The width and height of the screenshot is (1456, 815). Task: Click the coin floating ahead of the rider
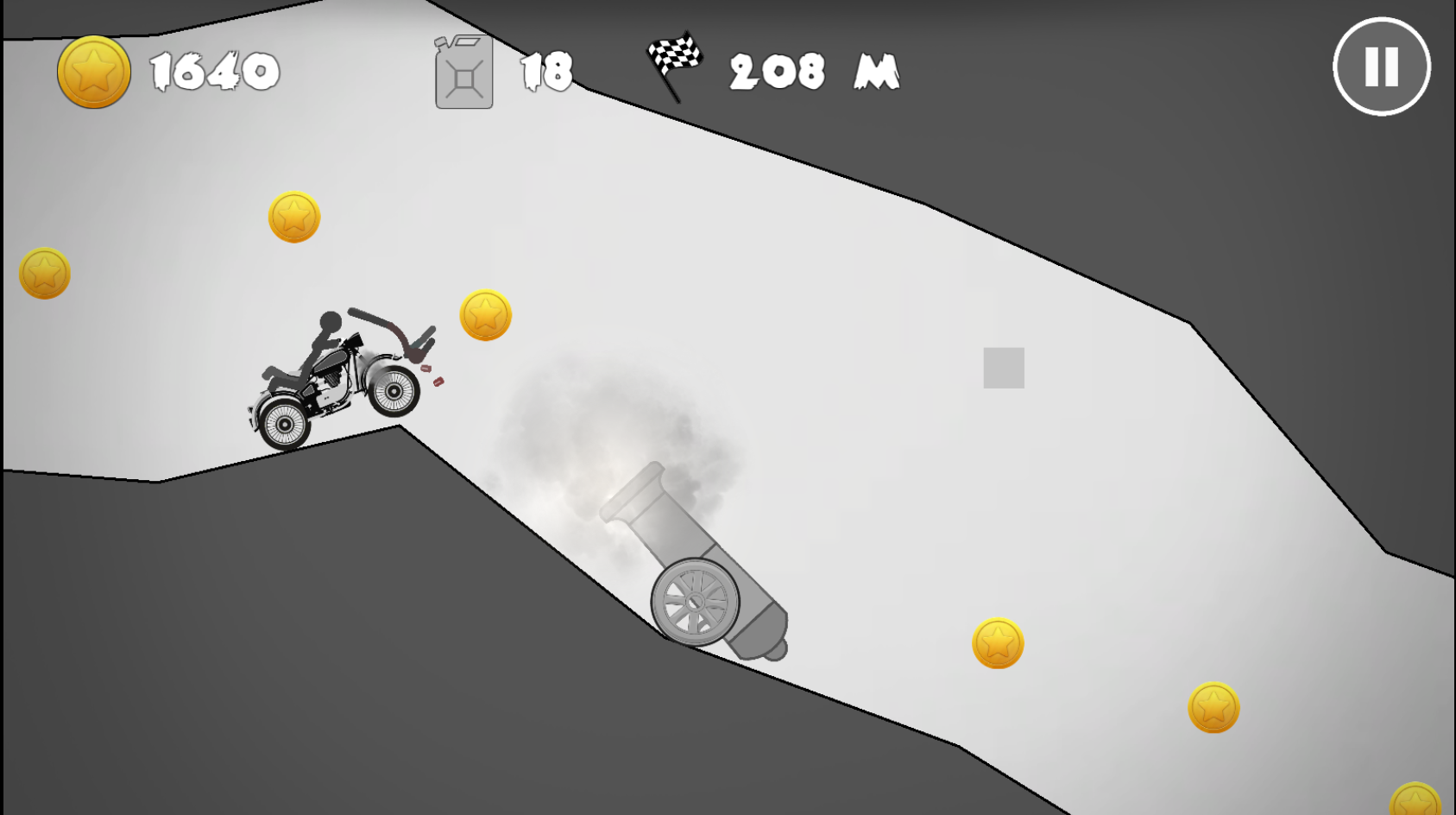(x=485, y=313)
